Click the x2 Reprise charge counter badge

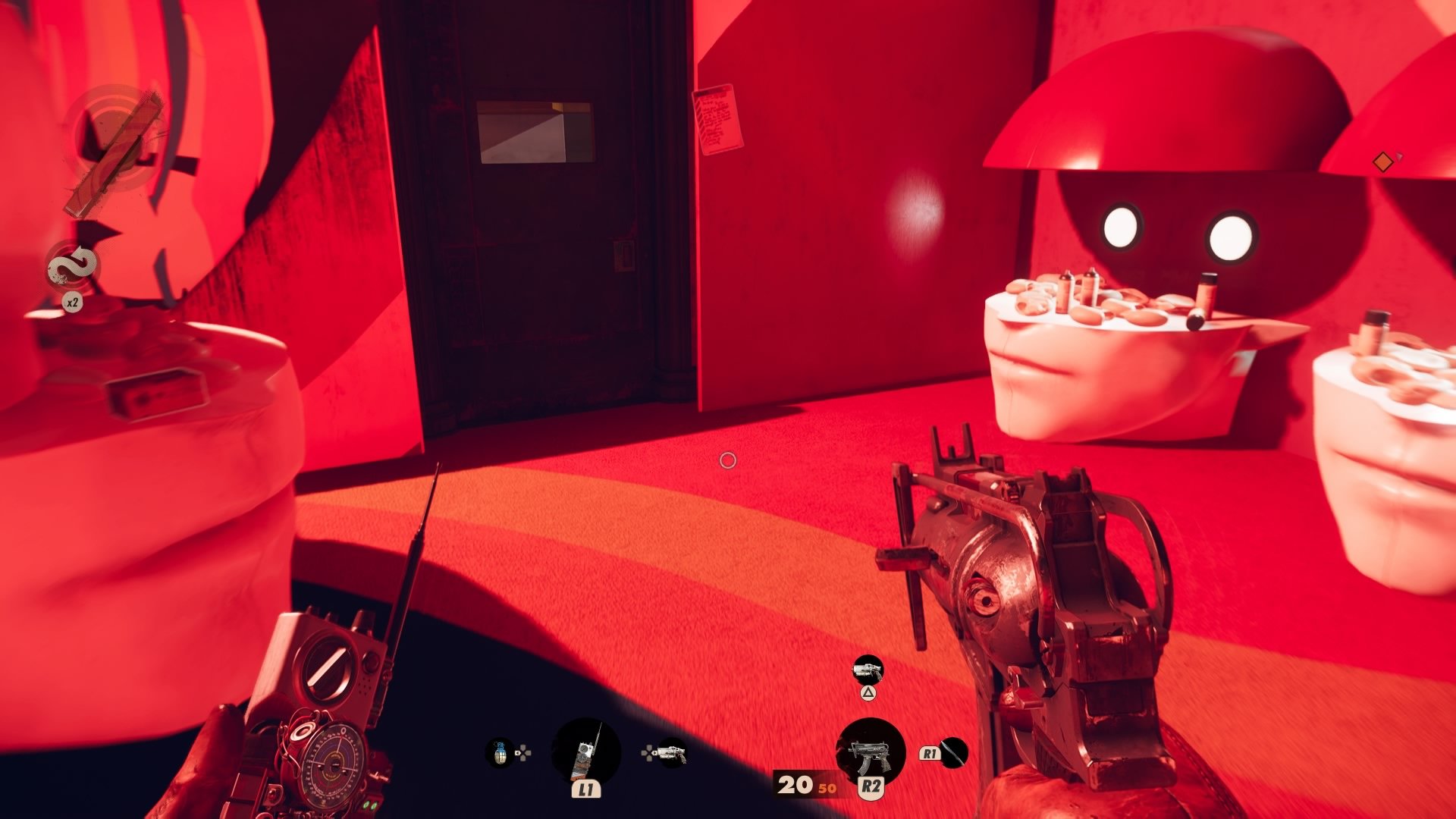click(73, 300)
